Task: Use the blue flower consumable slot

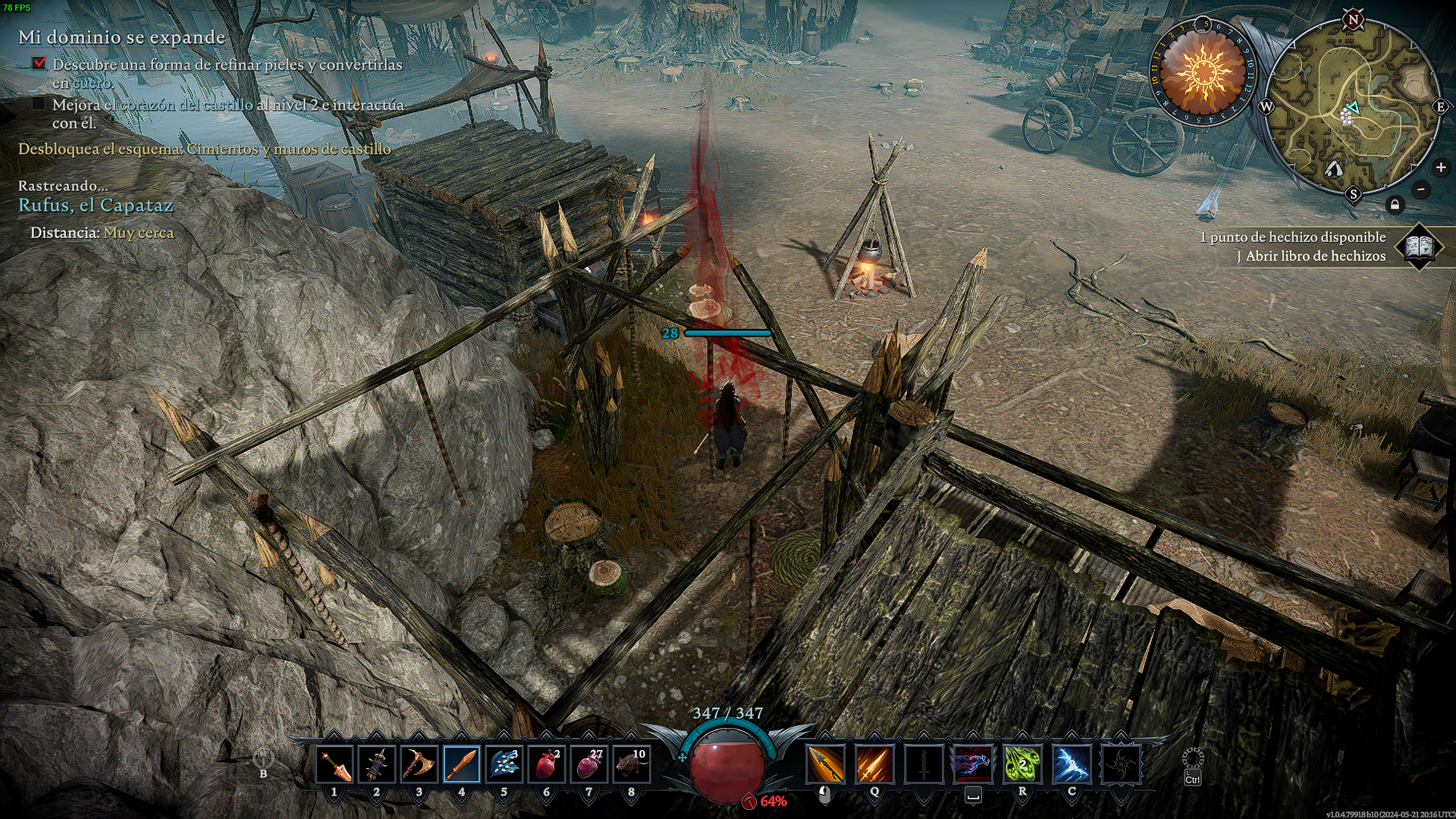Action: tap(504, 764)
